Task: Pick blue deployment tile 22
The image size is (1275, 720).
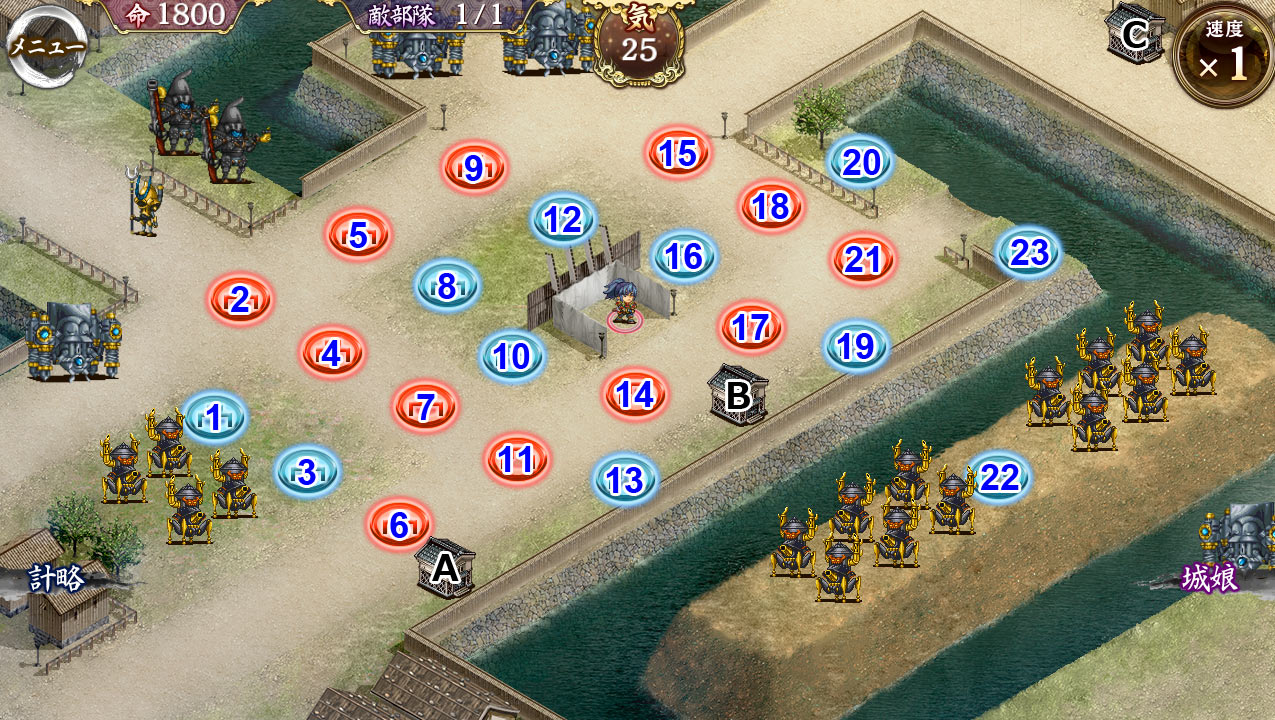Action: click(x=998, y=478)
